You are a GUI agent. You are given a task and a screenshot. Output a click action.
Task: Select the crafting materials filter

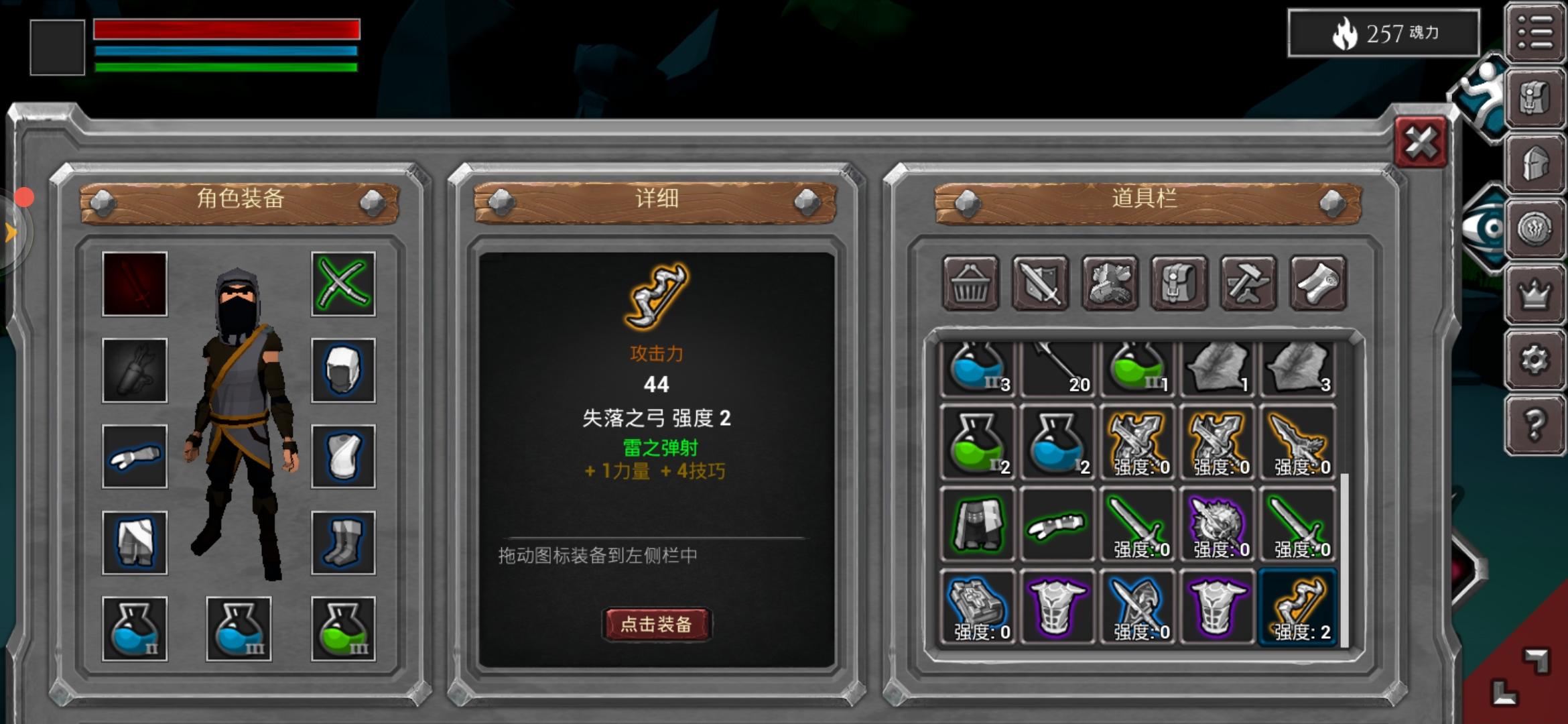tap(1108, 283)
